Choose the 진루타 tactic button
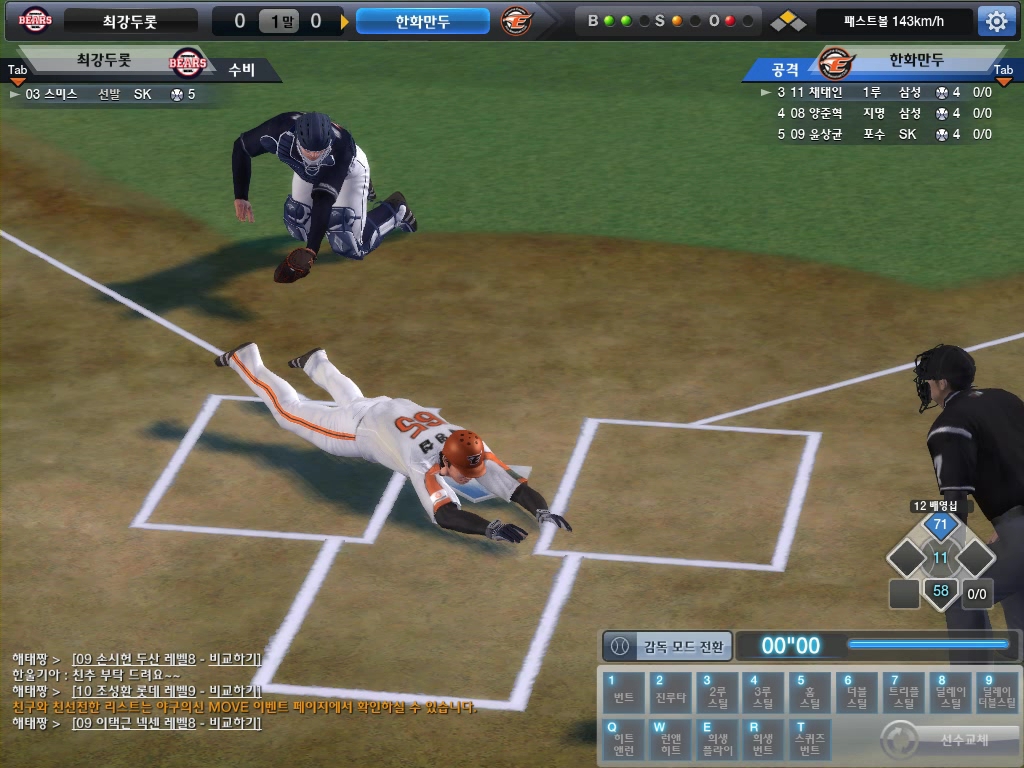The height and width of the screenshot is (768, 1024). coord(670,692)
